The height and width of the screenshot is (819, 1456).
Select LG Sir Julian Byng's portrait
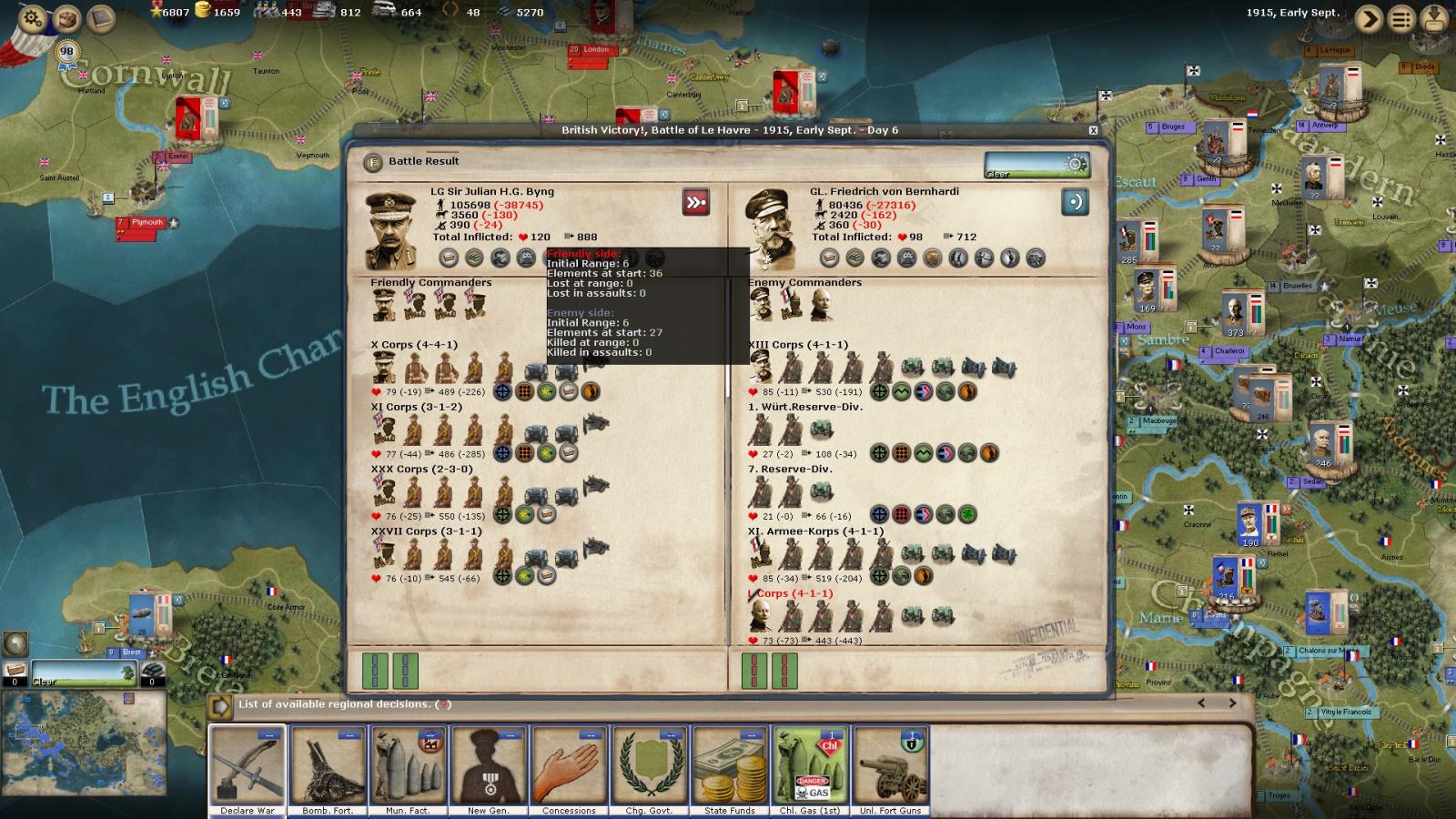390,230
